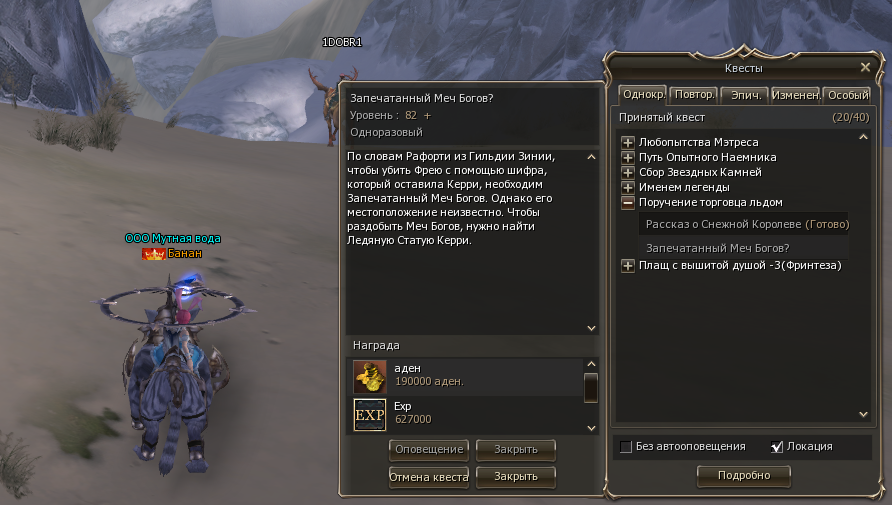Expand the Сбор Звездных Камней quest
The height and width of the screenshot is (505, 892).
click(628, 173)
